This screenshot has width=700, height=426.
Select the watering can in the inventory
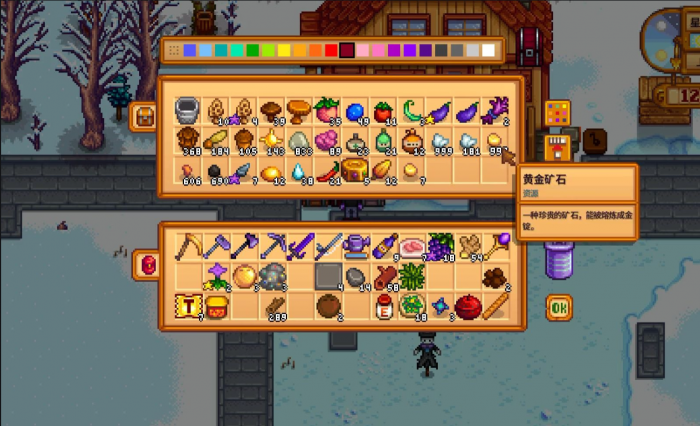point(355,245)
